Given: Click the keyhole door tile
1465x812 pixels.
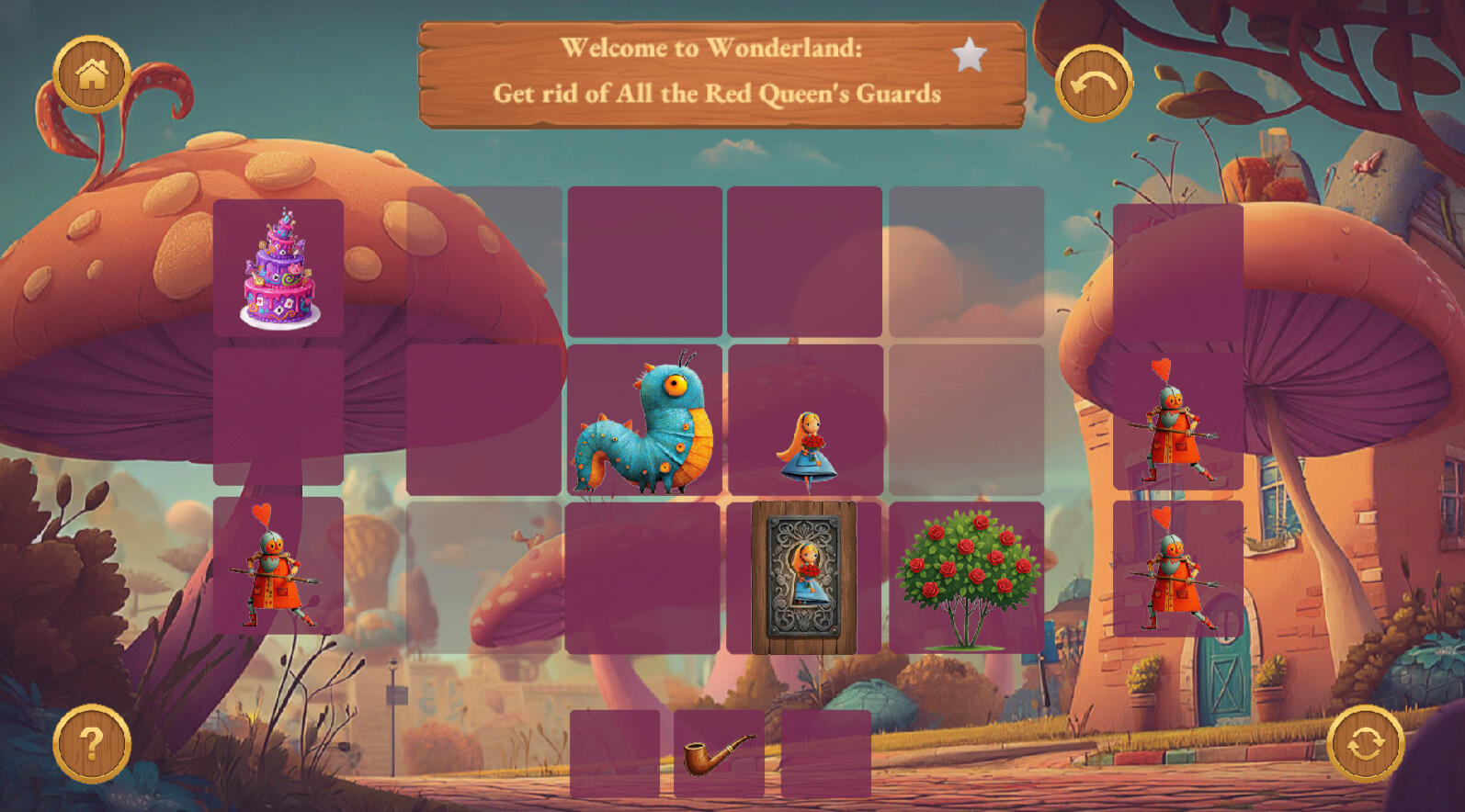Looking at the screenshot, I should pyautogui.click(x=804, y=578).
